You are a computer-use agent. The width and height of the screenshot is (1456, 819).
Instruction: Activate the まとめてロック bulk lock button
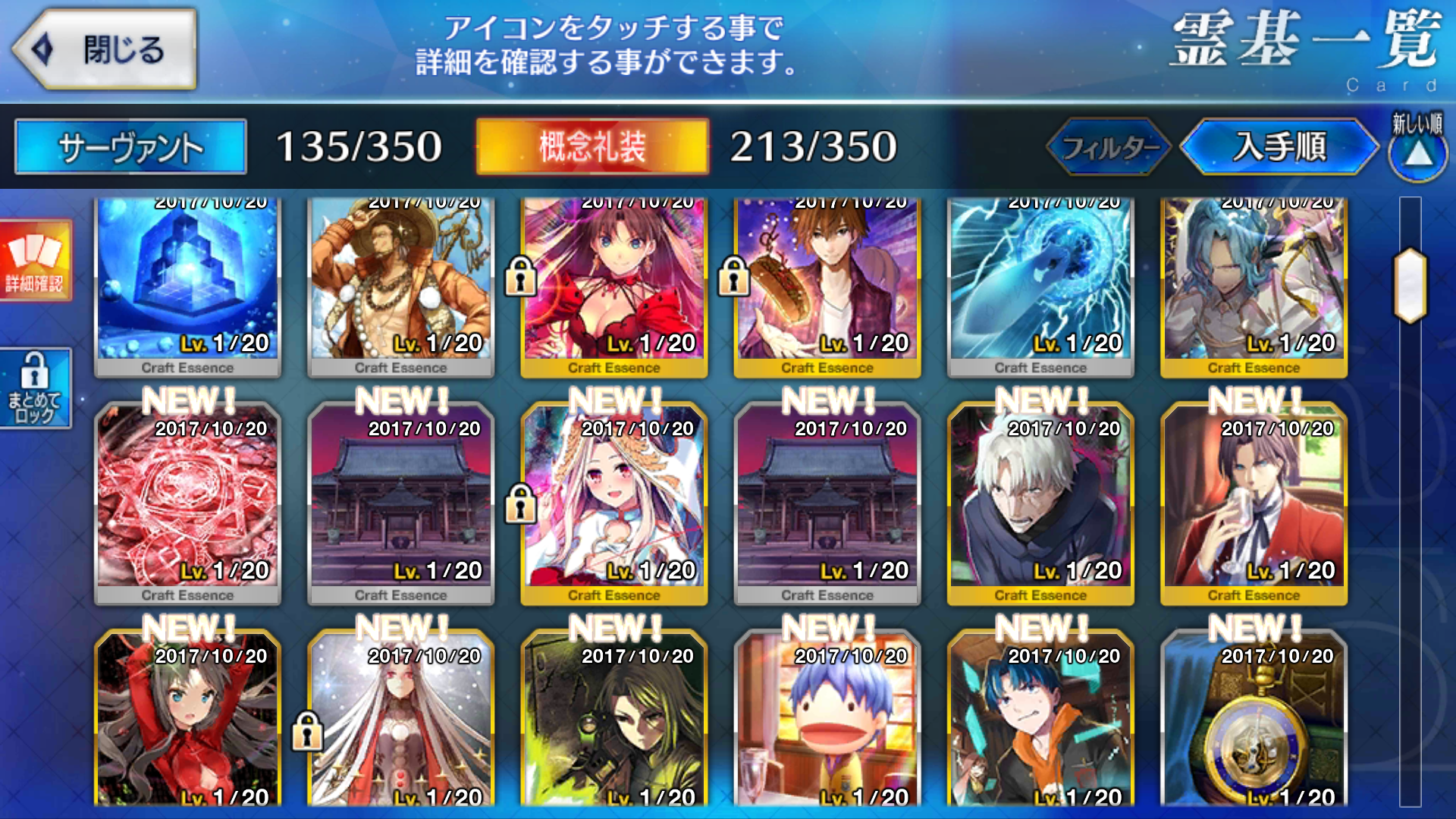(x=36, y=388)
